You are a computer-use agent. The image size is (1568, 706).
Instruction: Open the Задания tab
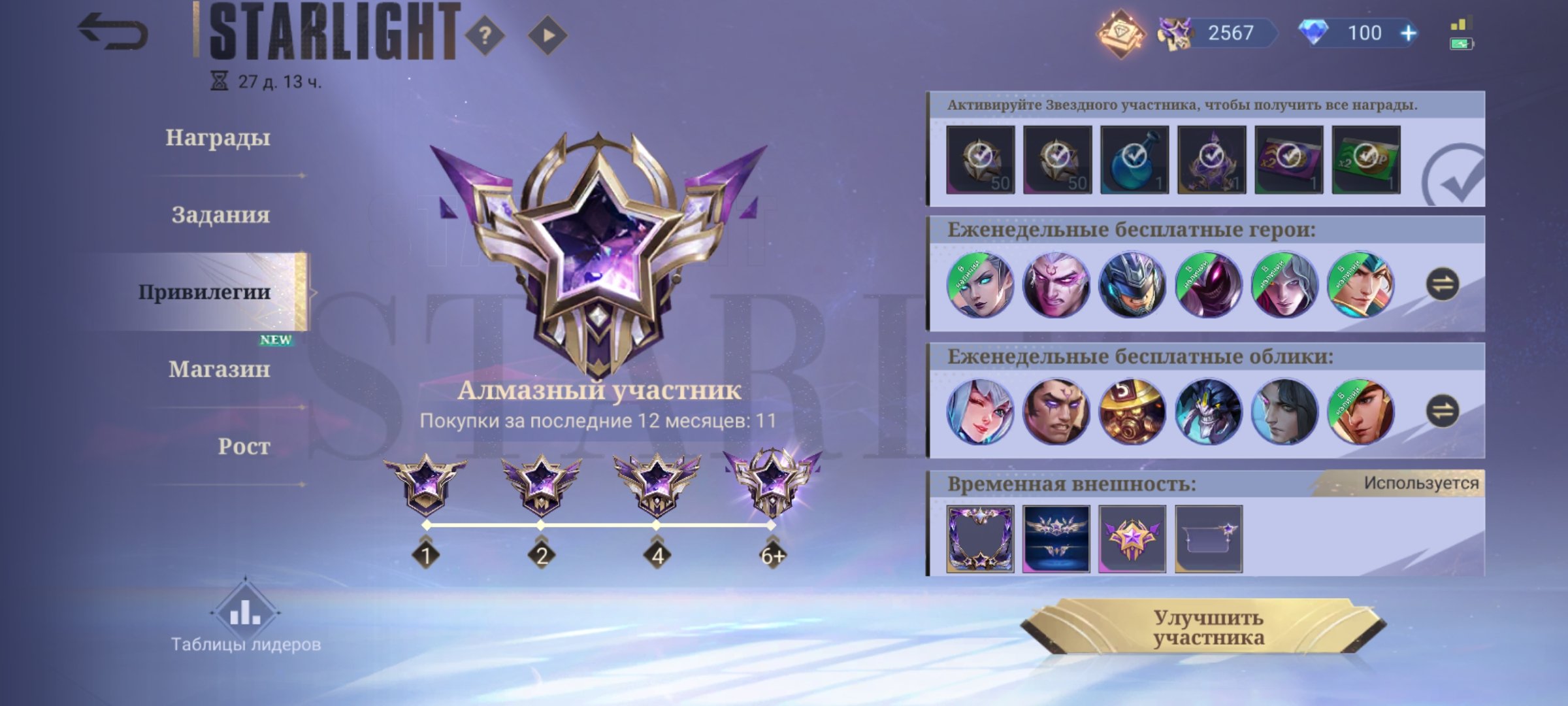click(220, 215)
